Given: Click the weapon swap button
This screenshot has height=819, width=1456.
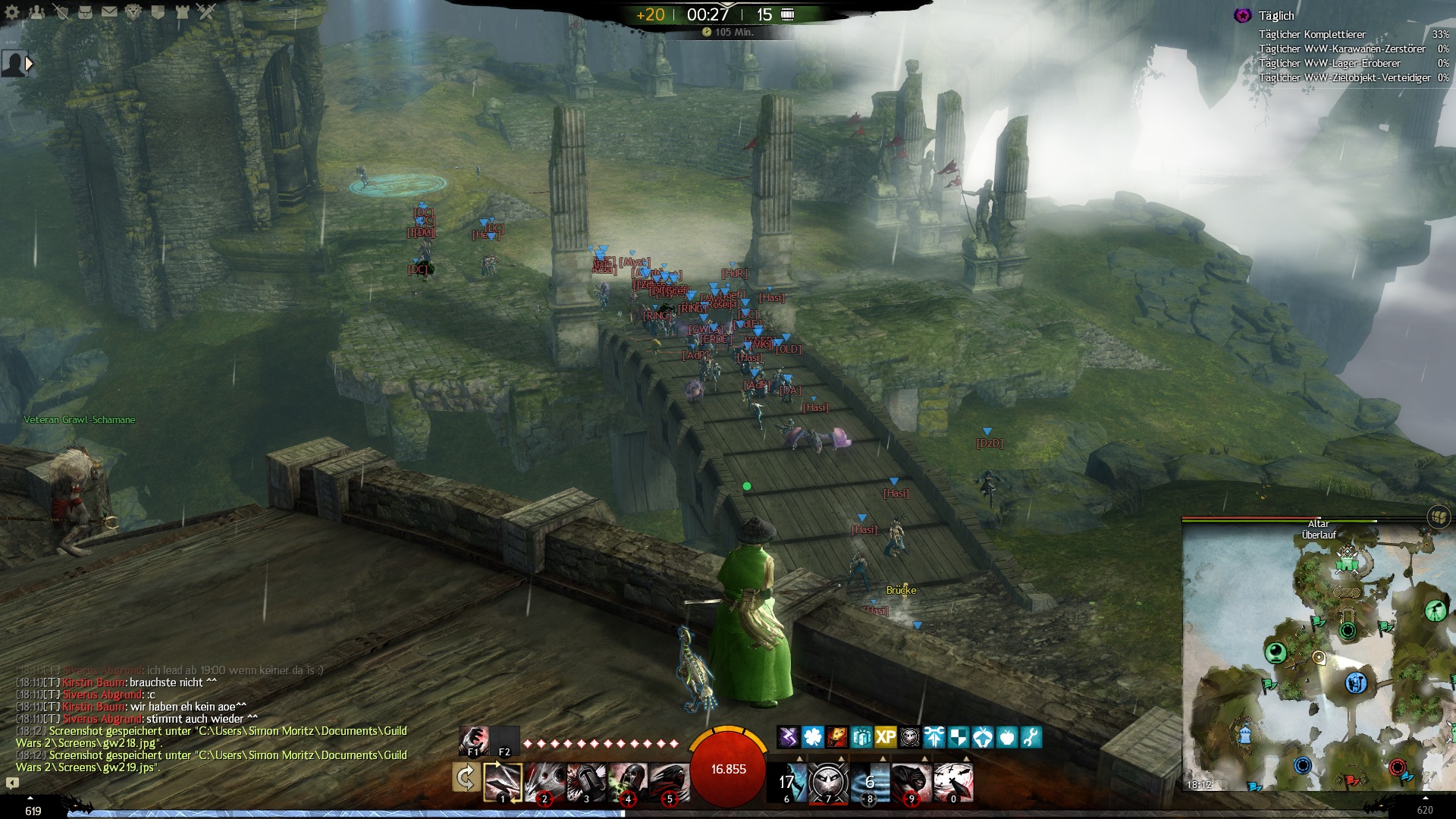Looking at the screenshot, I should 465,779.
